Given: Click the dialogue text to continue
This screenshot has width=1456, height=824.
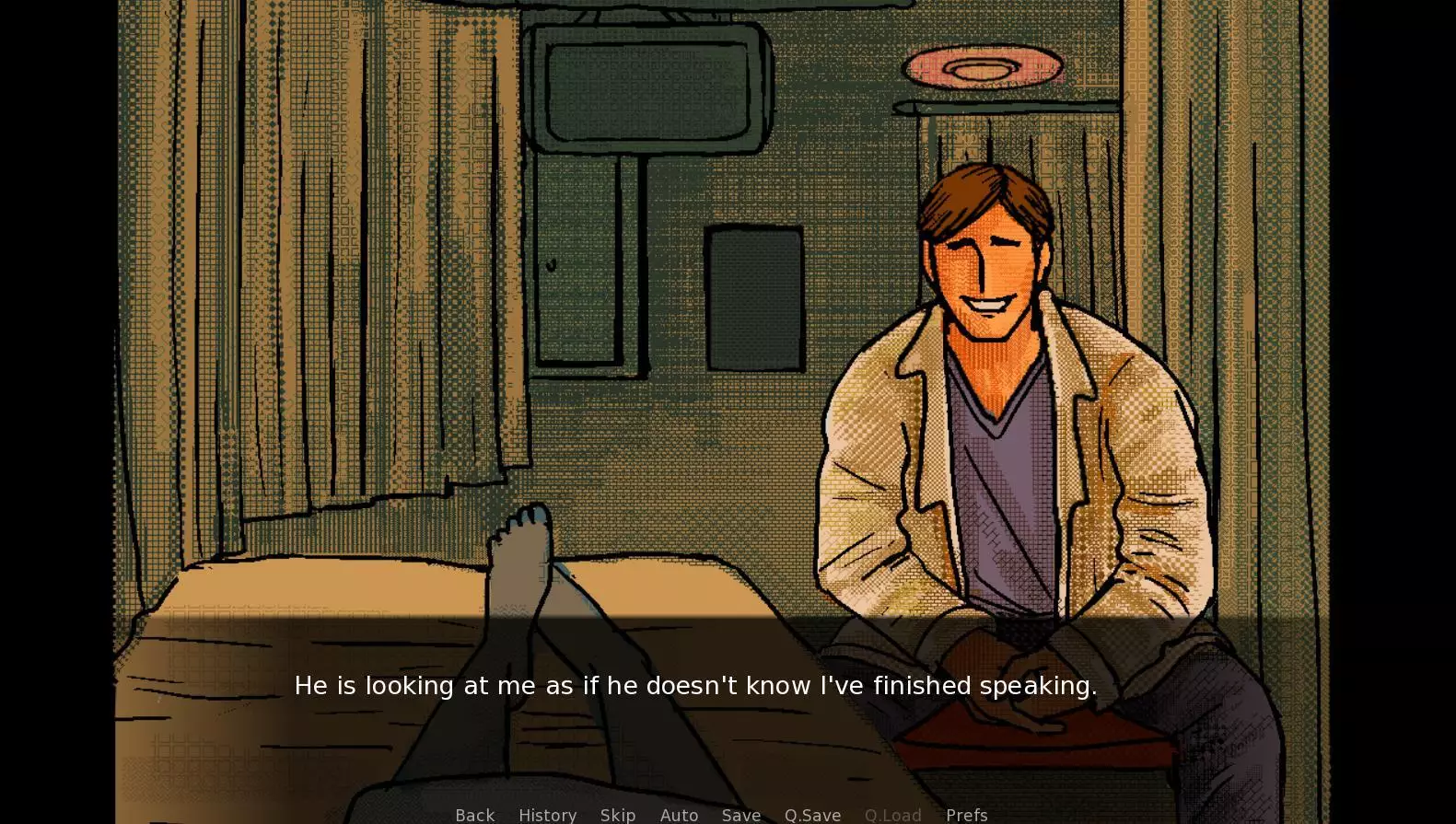Looking at the screenshot, I should [x=695, y=686].
